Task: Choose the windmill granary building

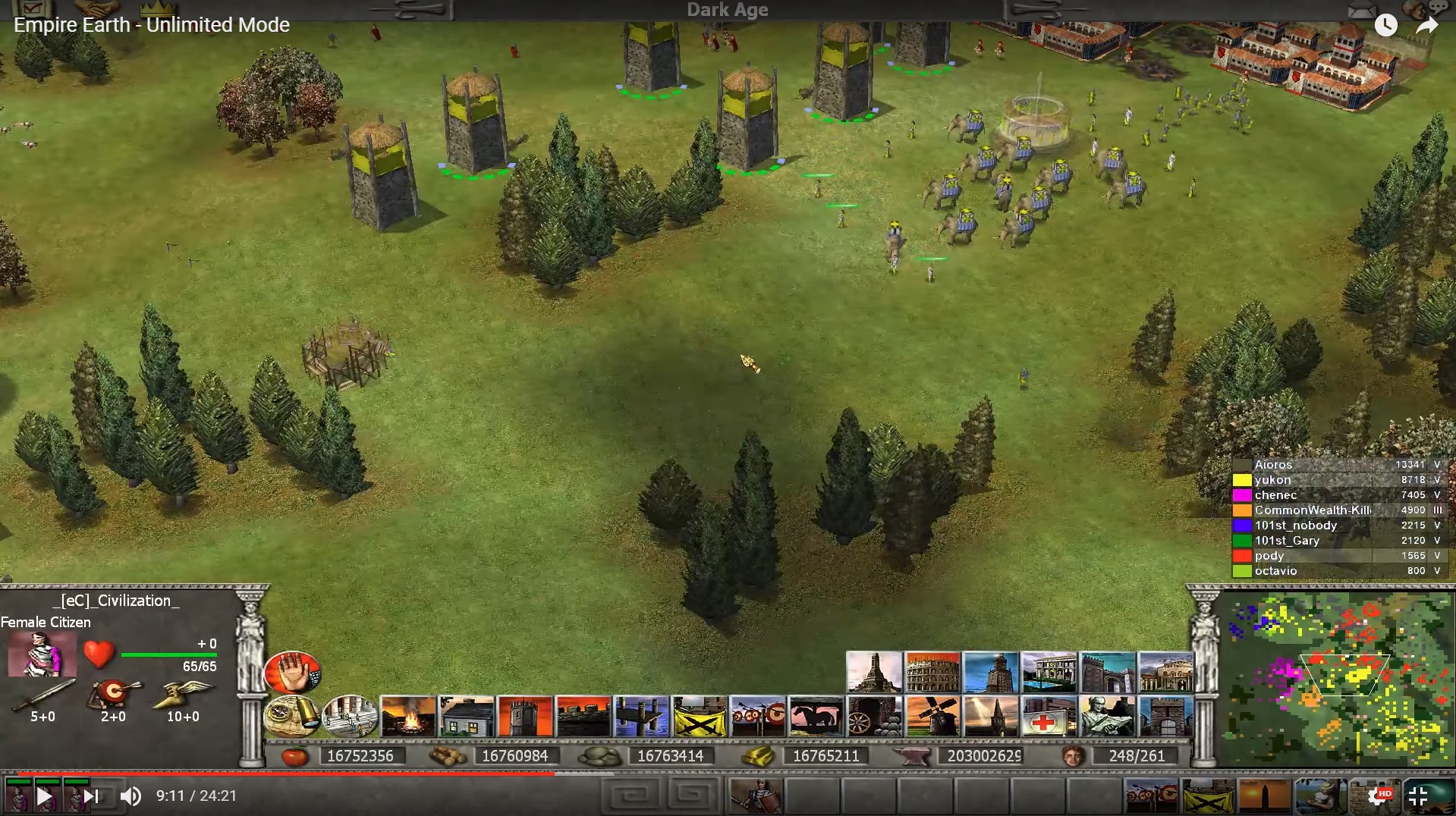Action: click(x=932, y=717)
